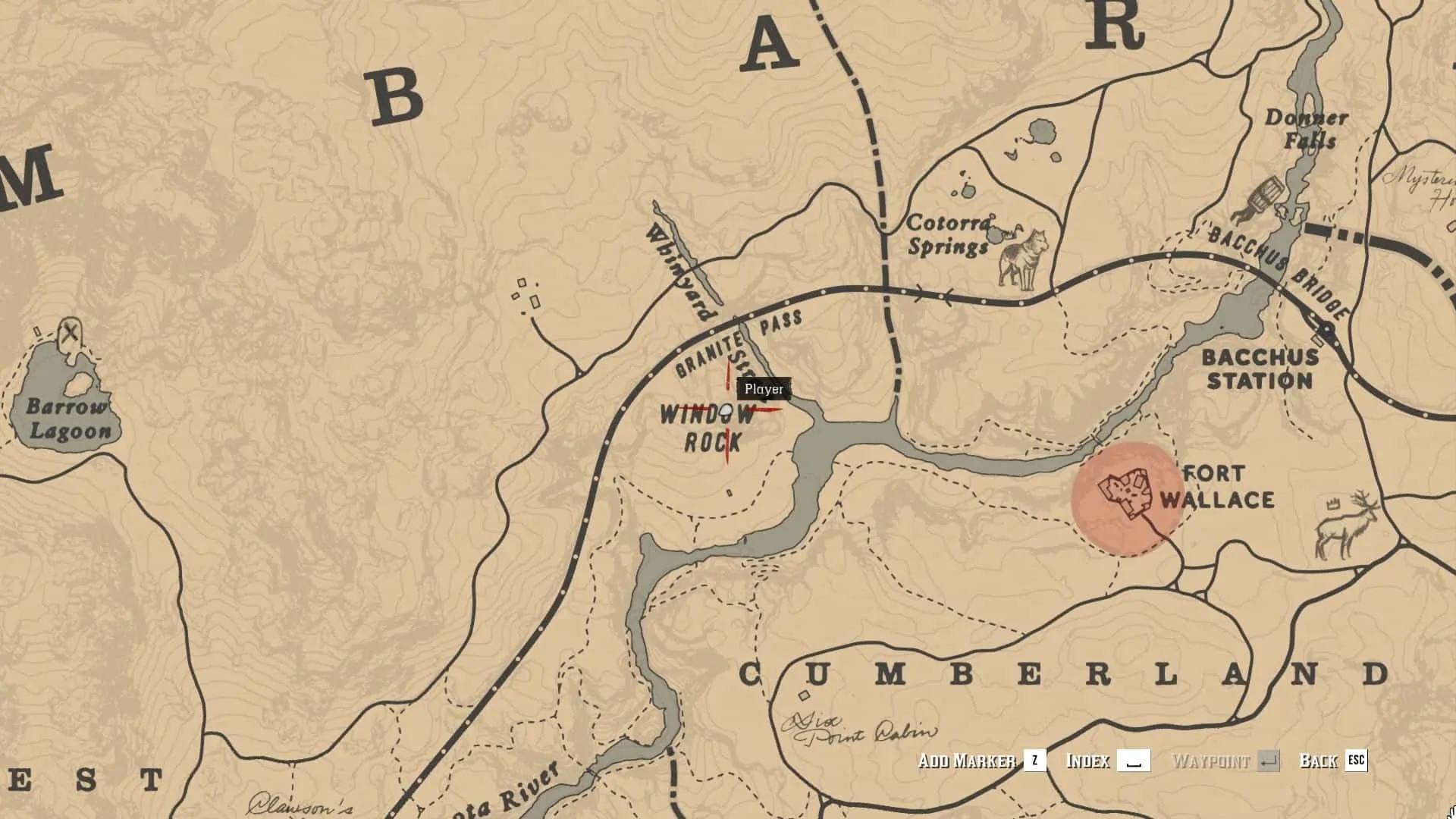
Task: Select the legendary wolf icon near Cotorra Springs
Action: (1024, 259)
